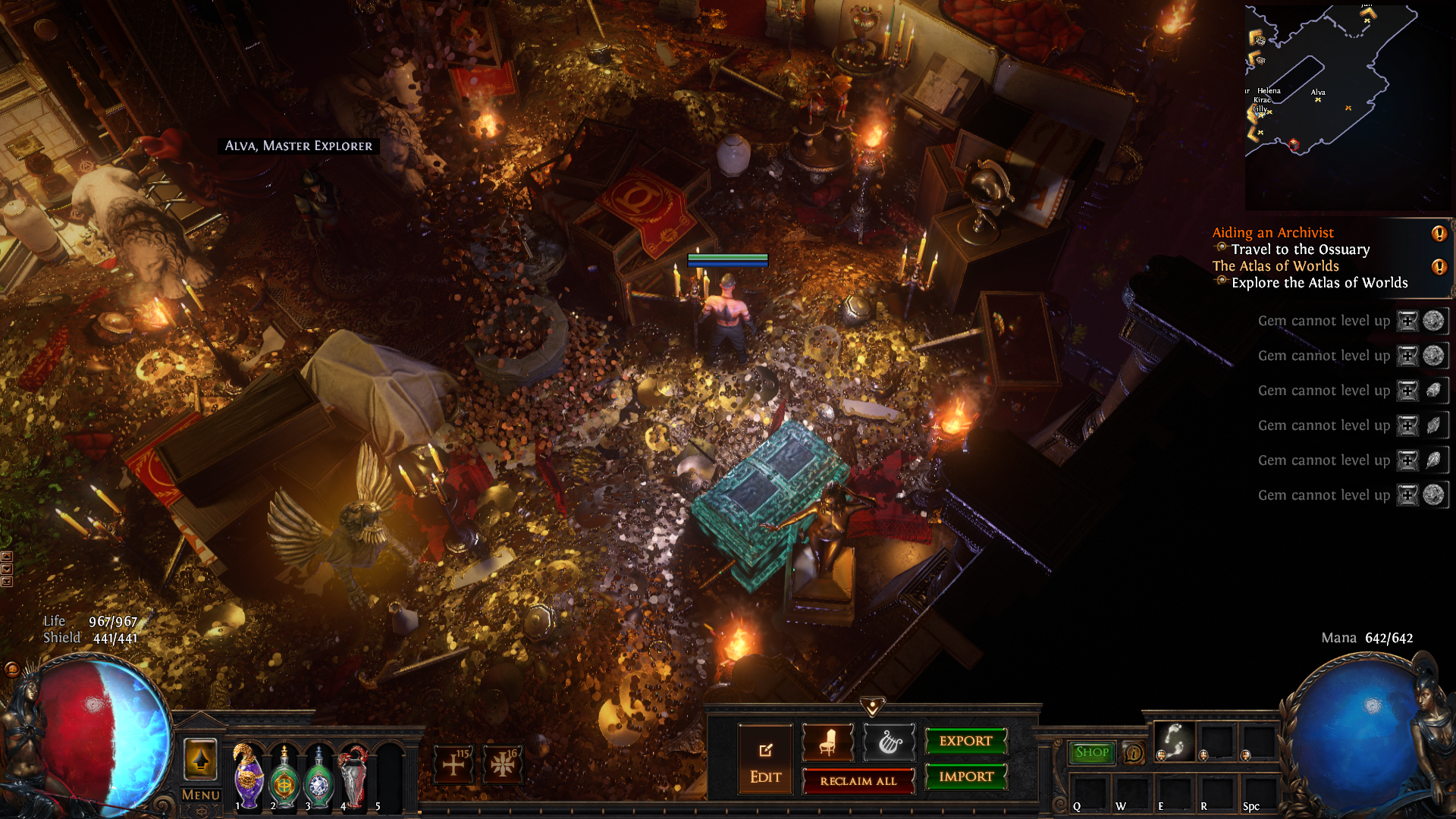Open the green Shop button
This screenshot has height=819, width=1456.
[x=1091, y=752]
